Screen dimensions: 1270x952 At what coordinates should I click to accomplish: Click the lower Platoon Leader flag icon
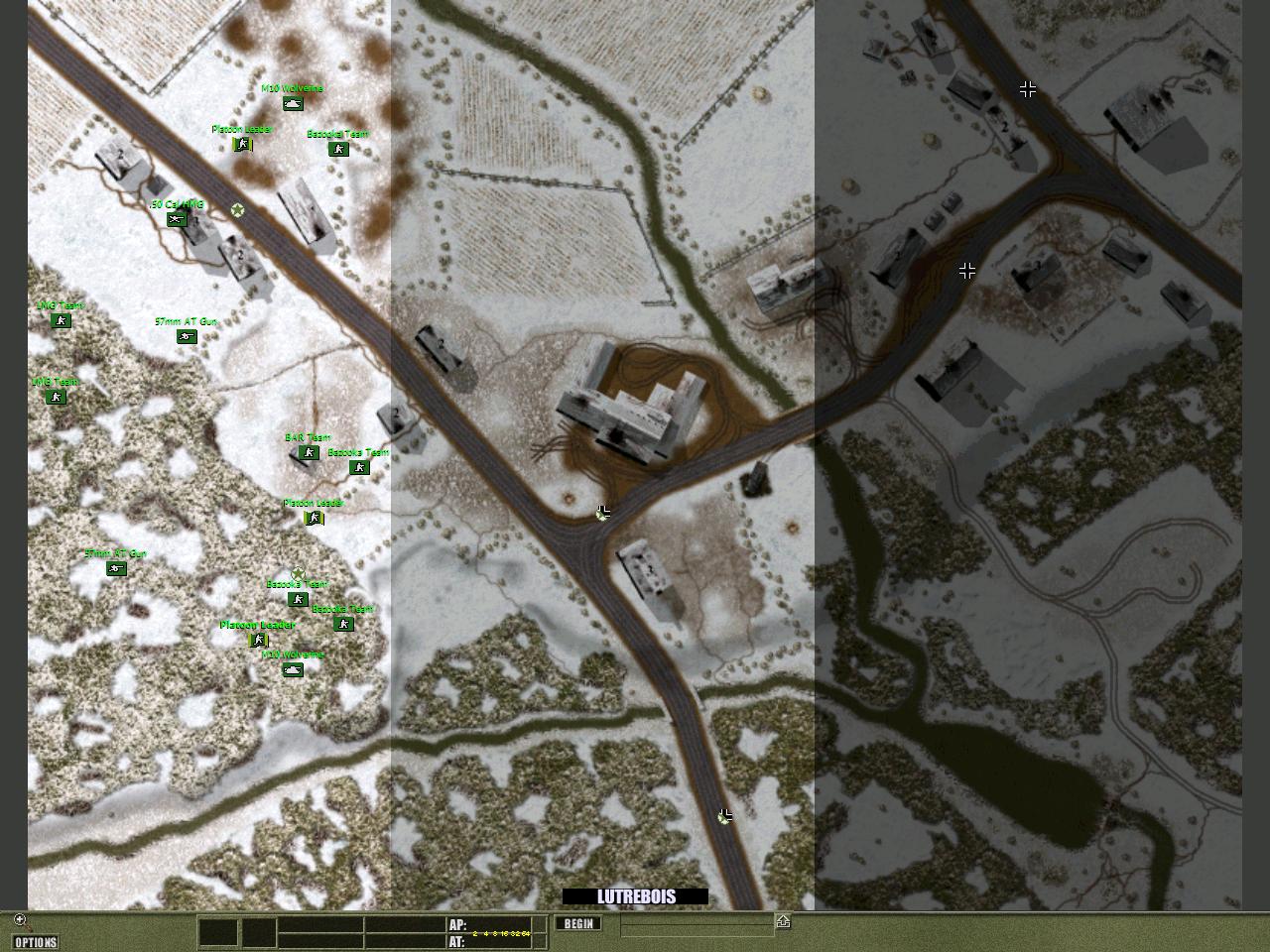click(258, 638)
